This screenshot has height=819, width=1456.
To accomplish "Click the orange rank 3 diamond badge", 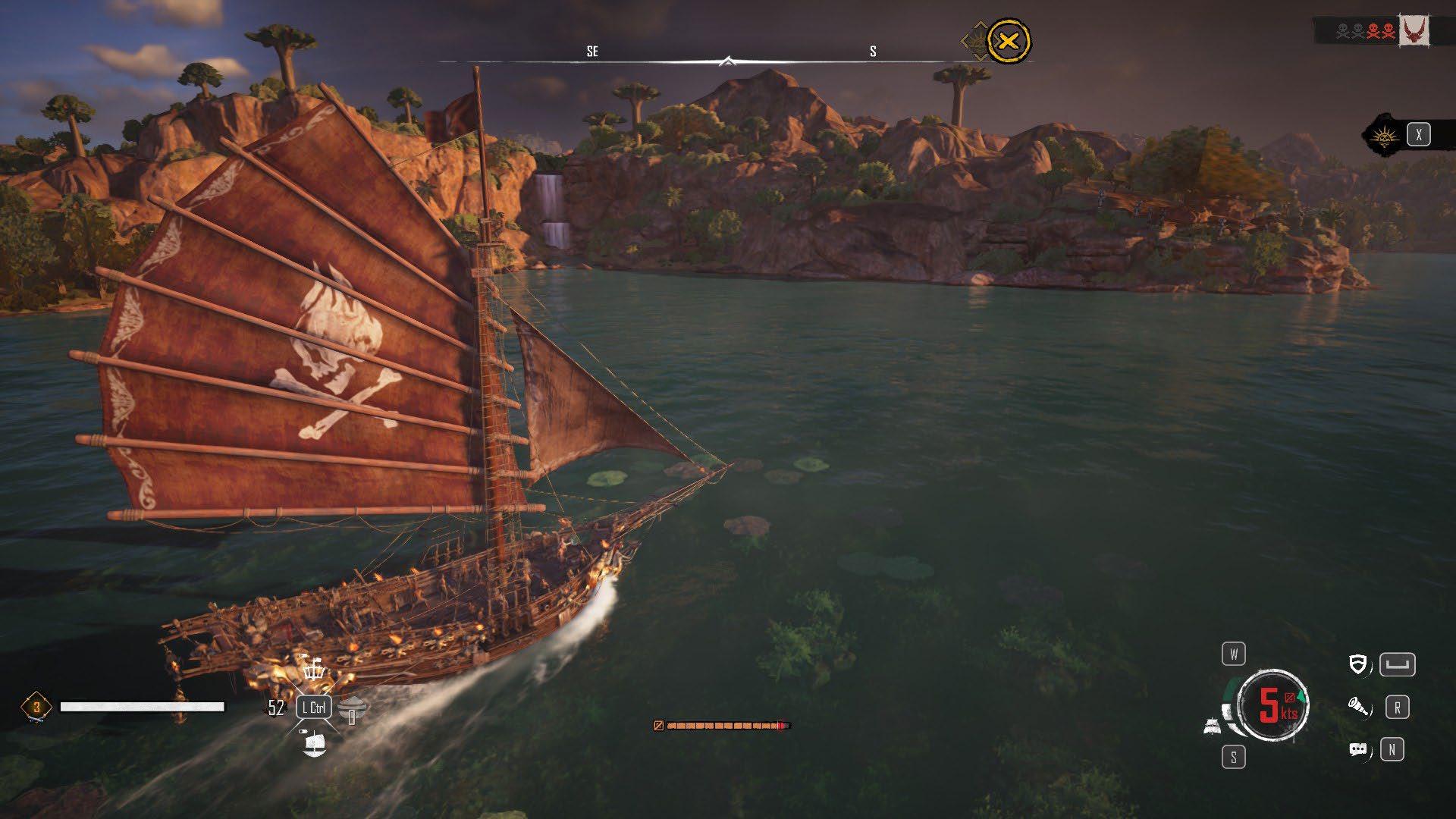I will coord(36,707).
